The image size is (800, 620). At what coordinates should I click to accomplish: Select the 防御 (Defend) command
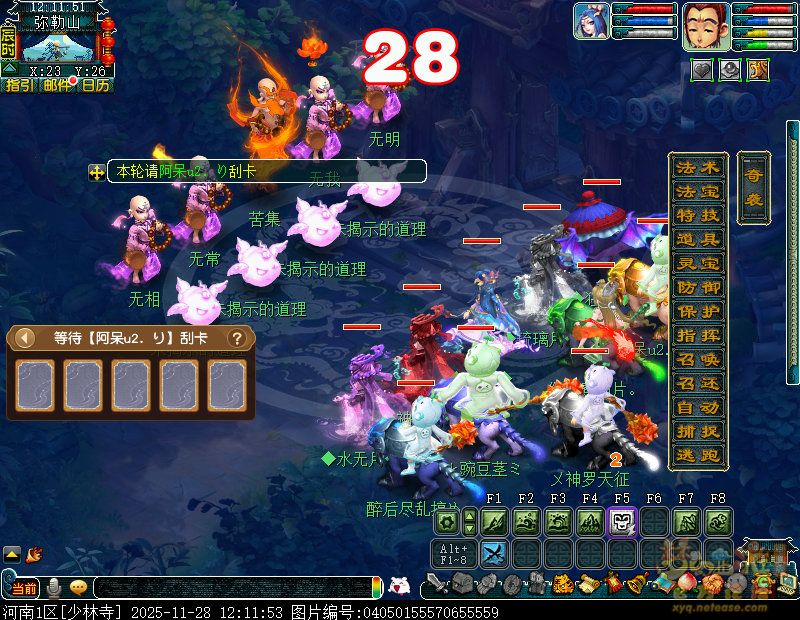[x=697, y=287]
